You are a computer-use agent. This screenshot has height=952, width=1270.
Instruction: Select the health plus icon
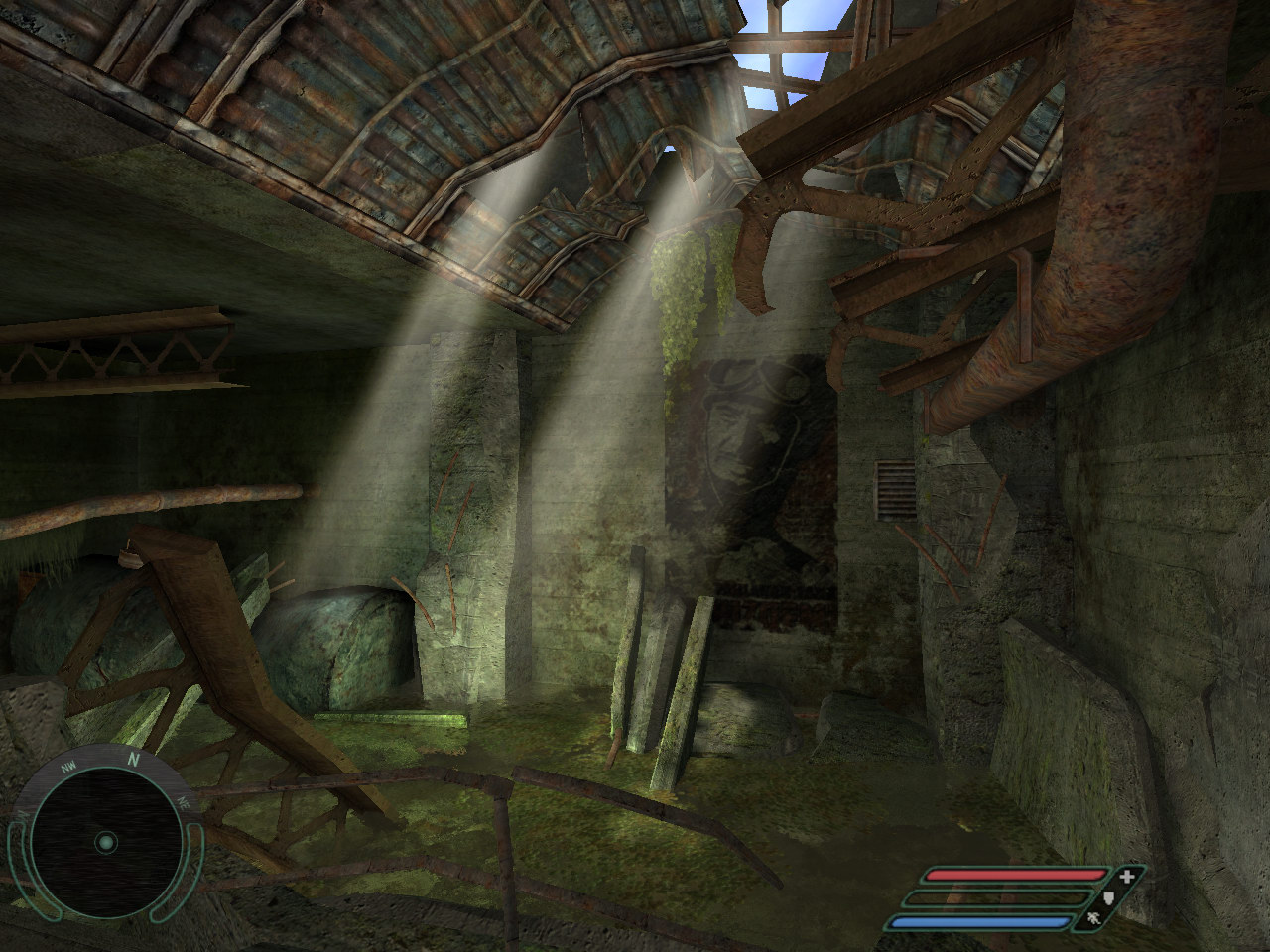[x=1126, y=877]
